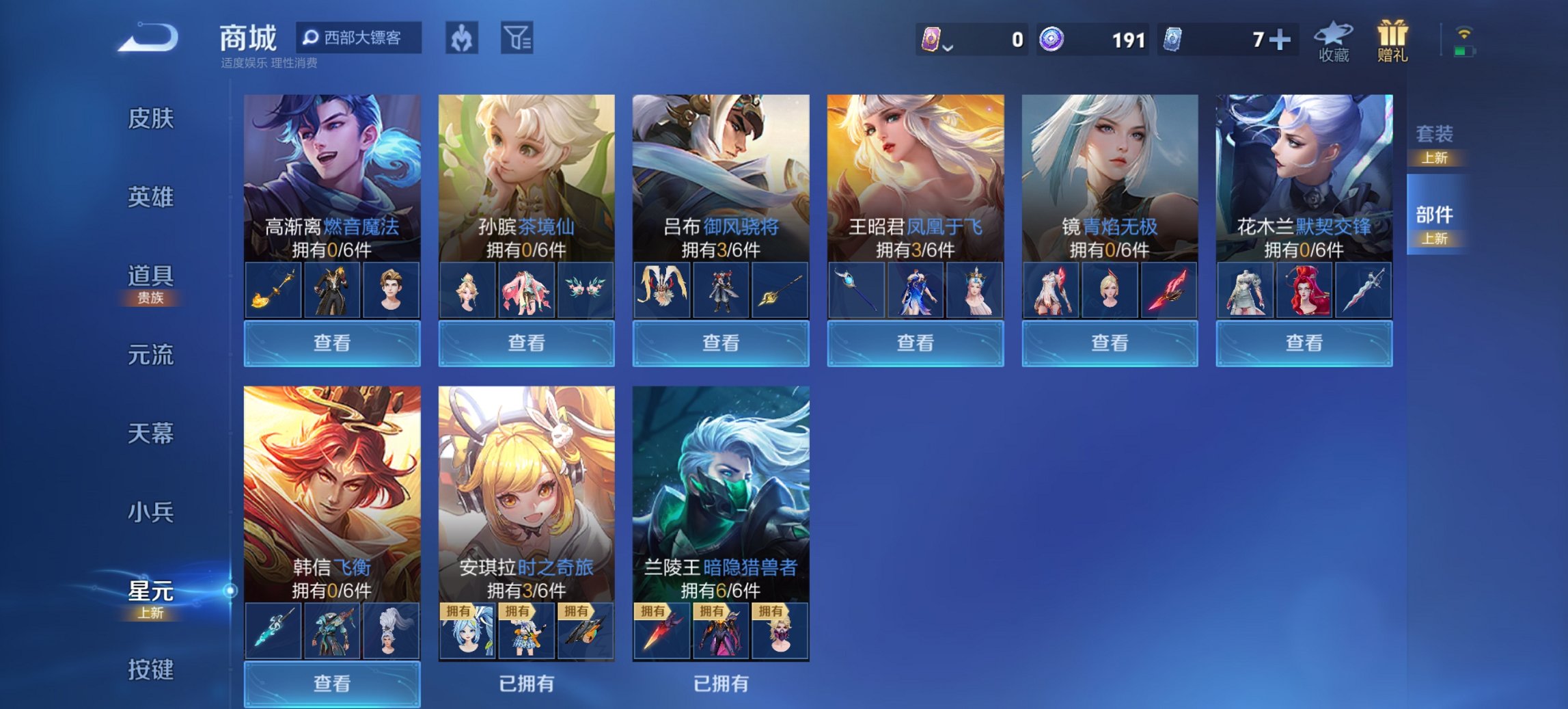Tap 查看 on the 韩信飞衡 card
The height and width of the screenshot is (709, 1568).
(x=331, y=685)
